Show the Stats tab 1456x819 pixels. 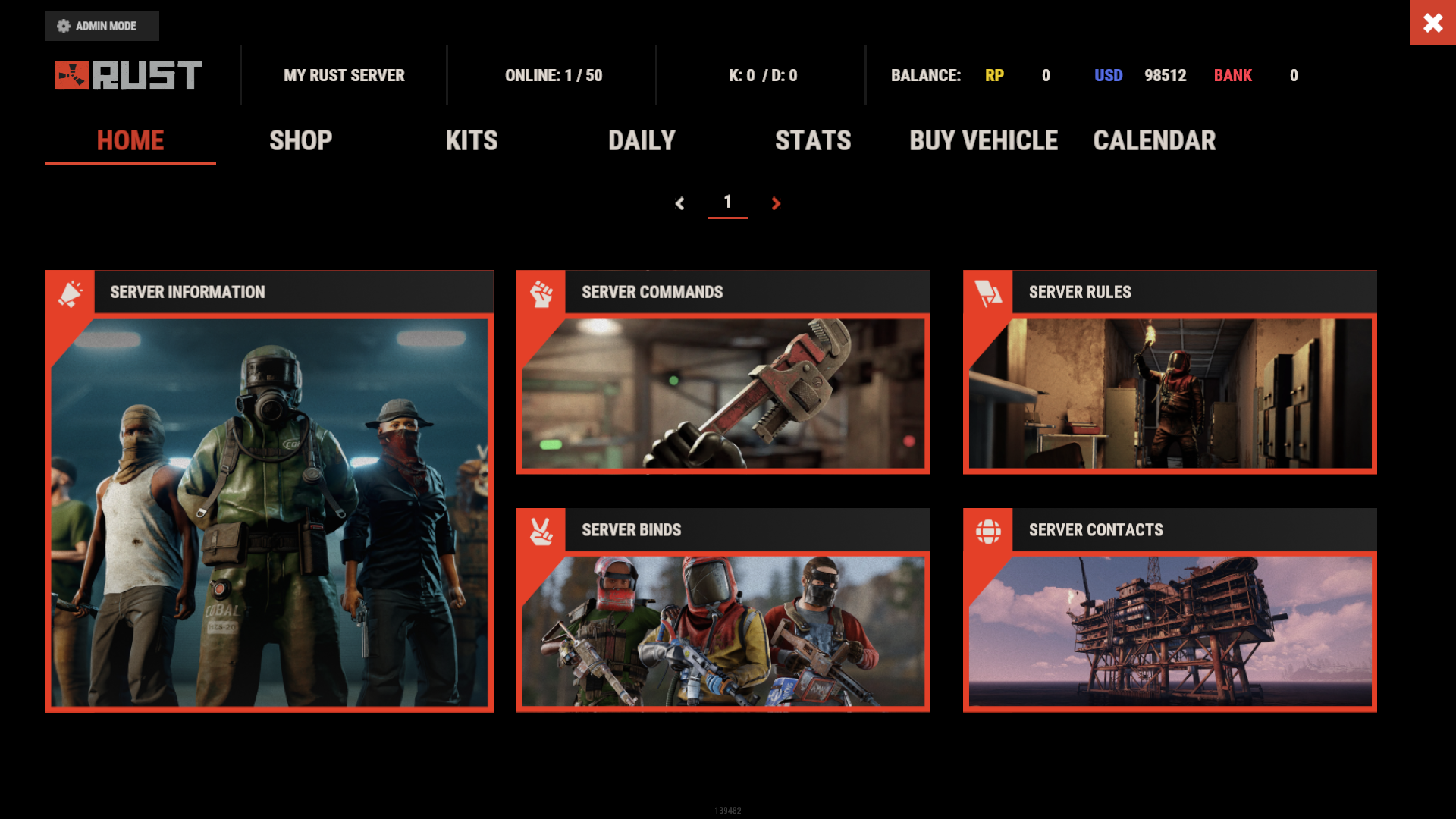(813, 140)
